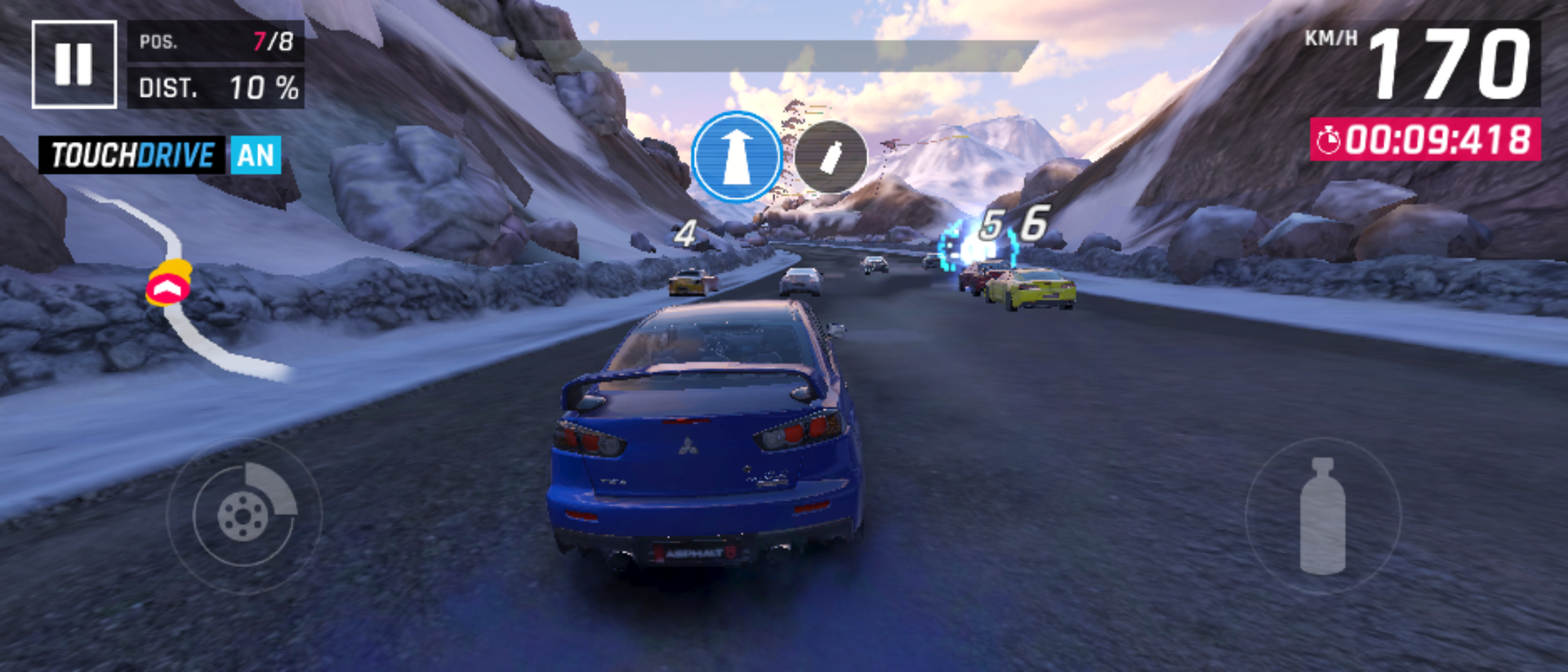This screenshot has height=672, width=1568.
Task: Choose the blue straight-ahead route arrow
Action: click(736, 157)
